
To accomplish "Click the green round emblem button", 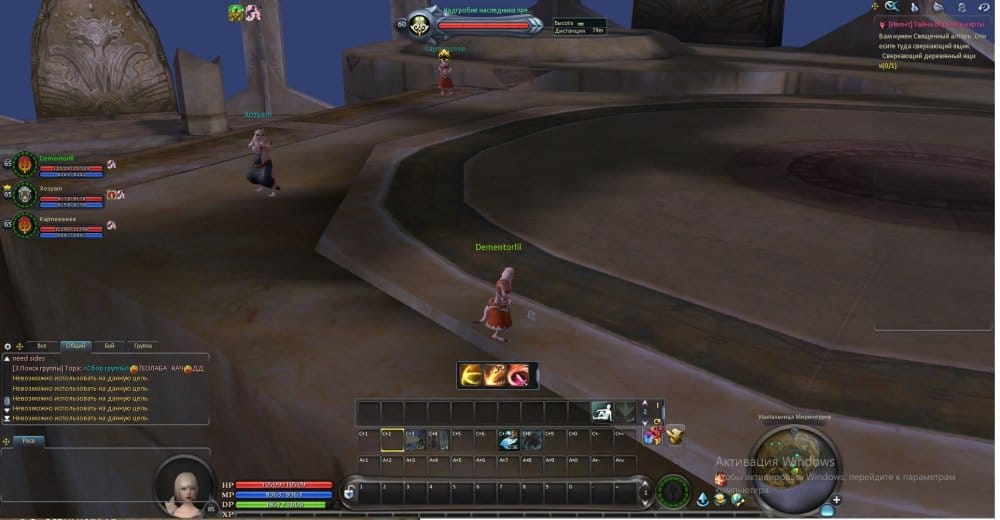I will 674,492.
